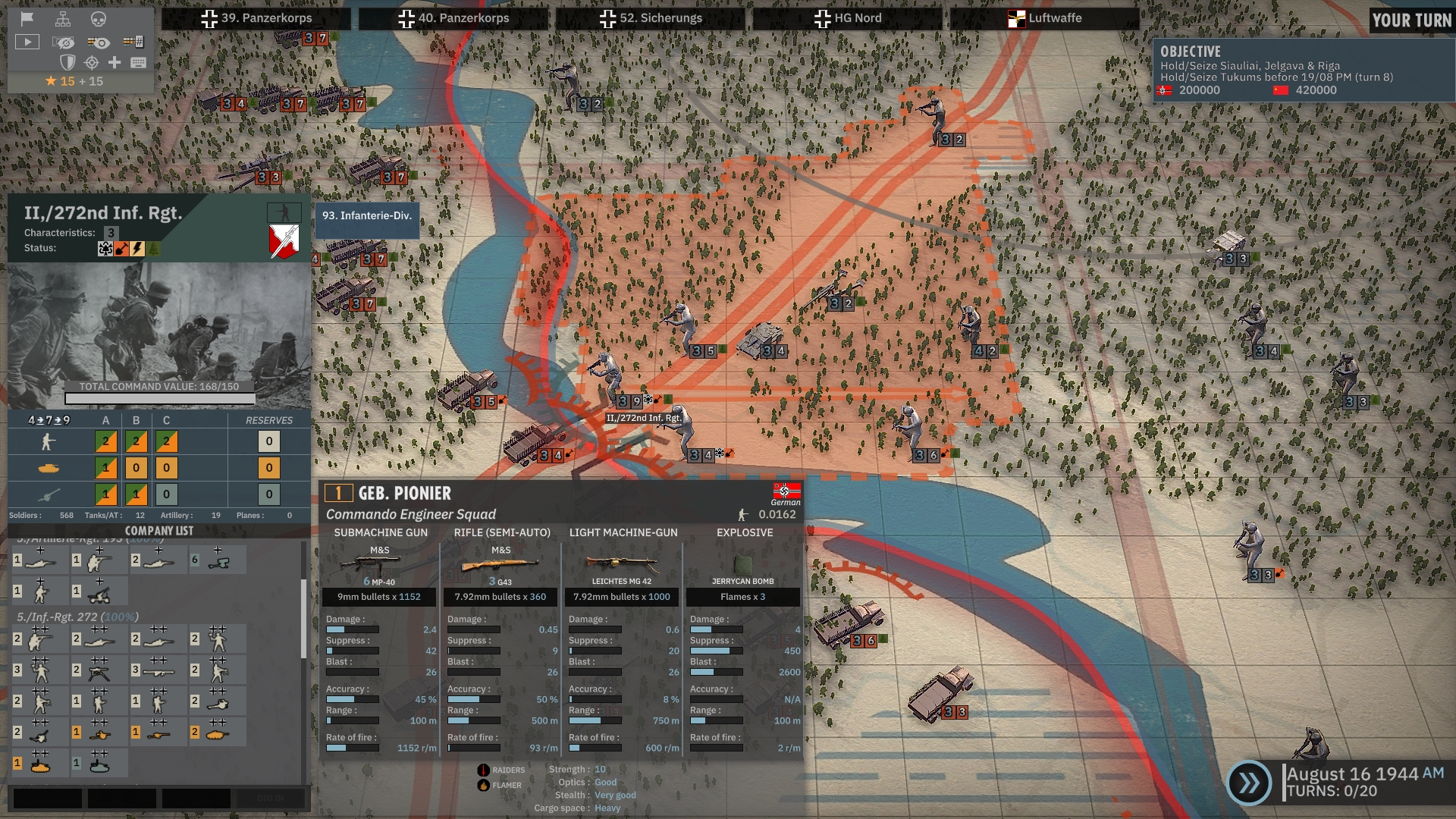Choose the HG Nord tab
1456x819 pixels.
click(x=848, y=18)
